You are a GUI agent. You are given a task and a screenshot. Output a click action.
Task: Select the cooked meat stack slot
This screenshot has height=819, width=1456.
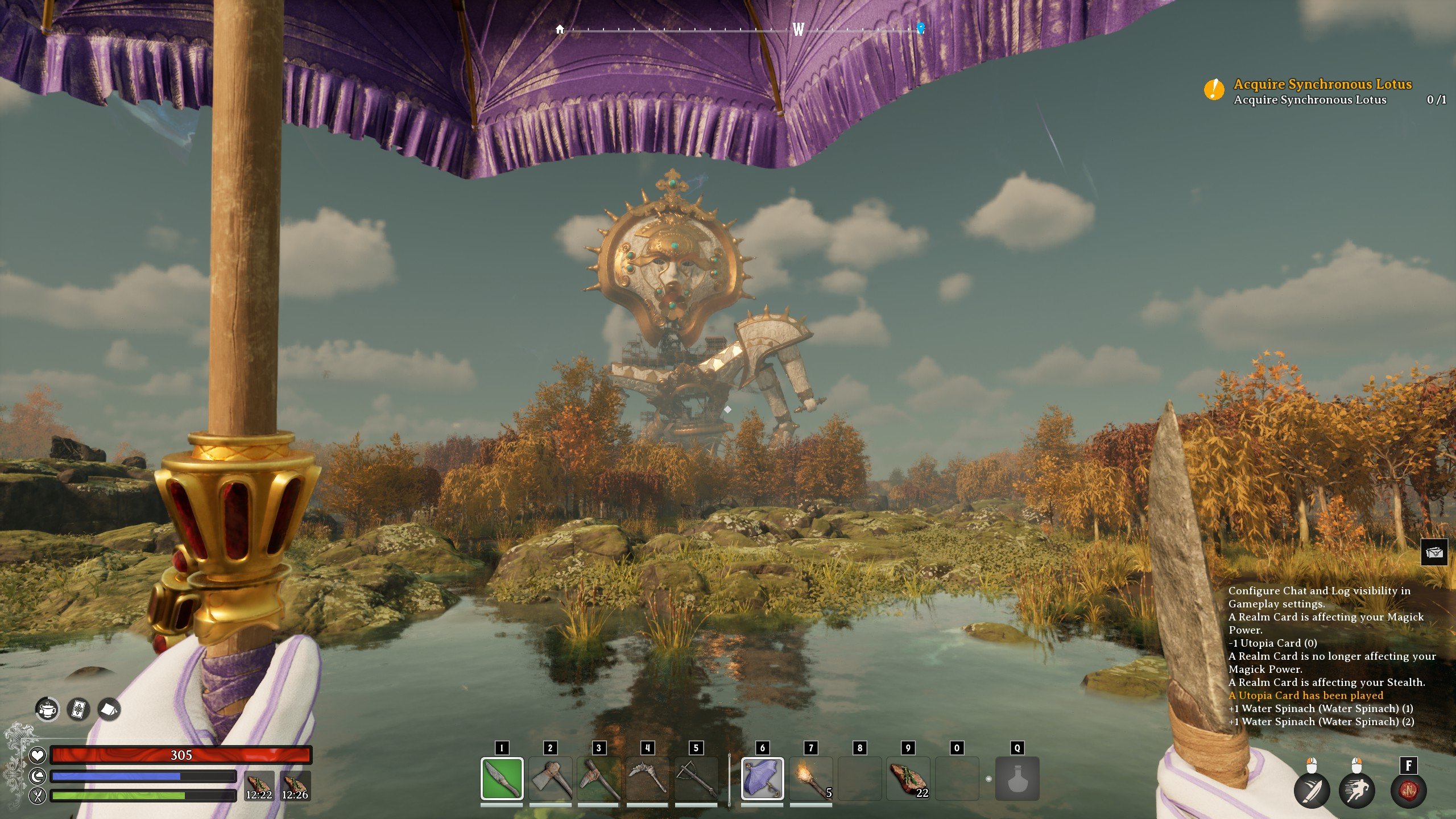(908, 778)
